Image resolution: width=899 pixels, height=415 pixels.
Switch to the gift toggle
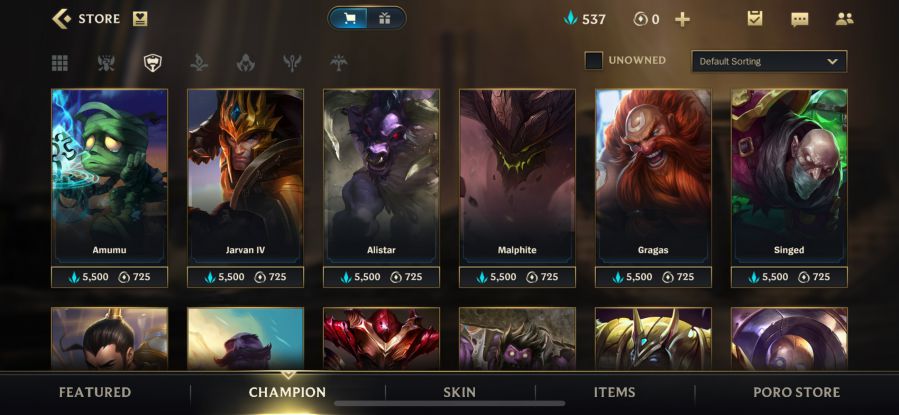click(384, 18)
